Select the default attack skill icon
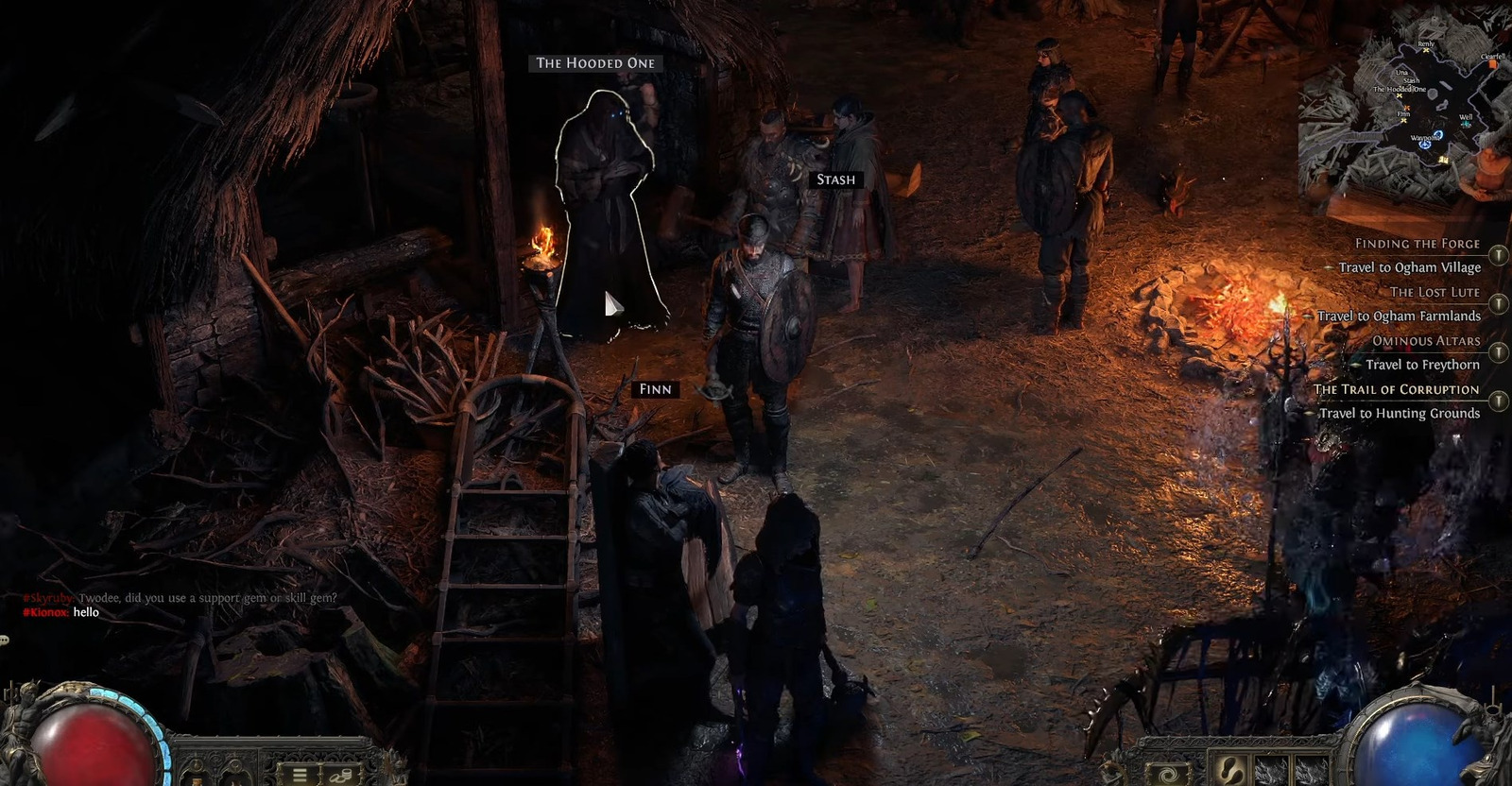This screenshot has width=1512, height=786. (1169, 774)
